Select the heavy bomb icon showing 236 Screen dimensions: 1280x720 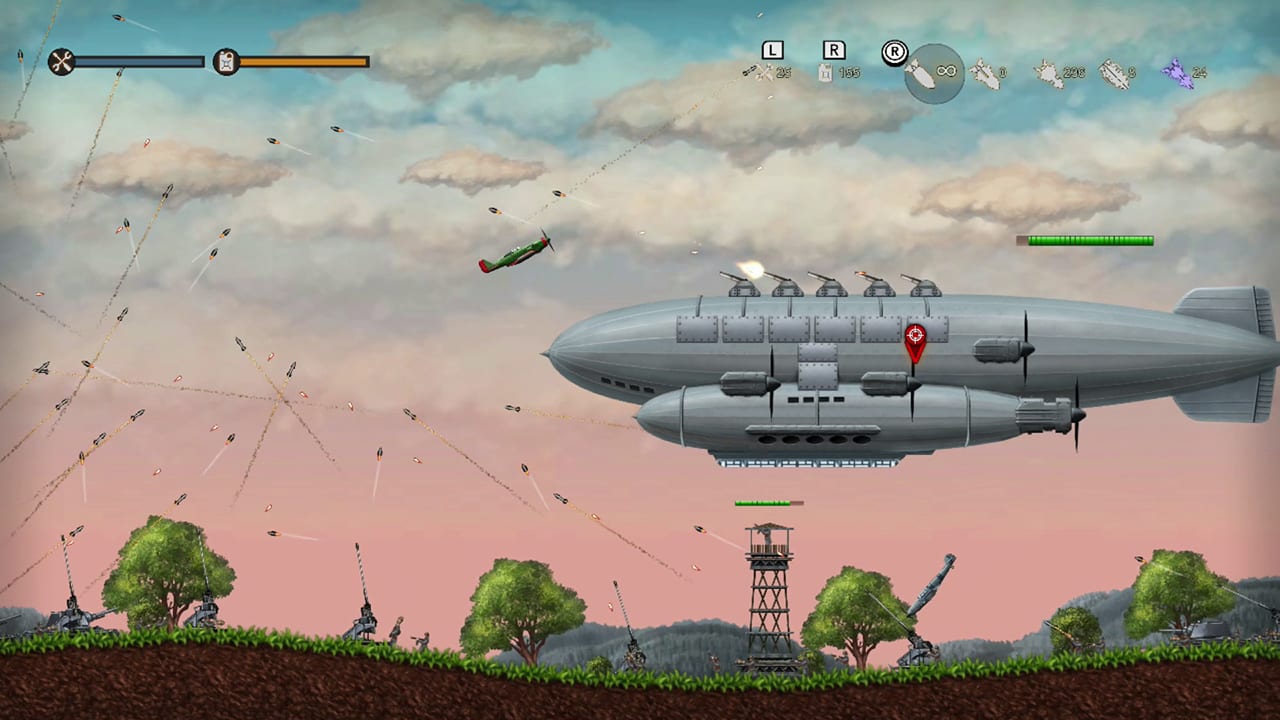1046,75
